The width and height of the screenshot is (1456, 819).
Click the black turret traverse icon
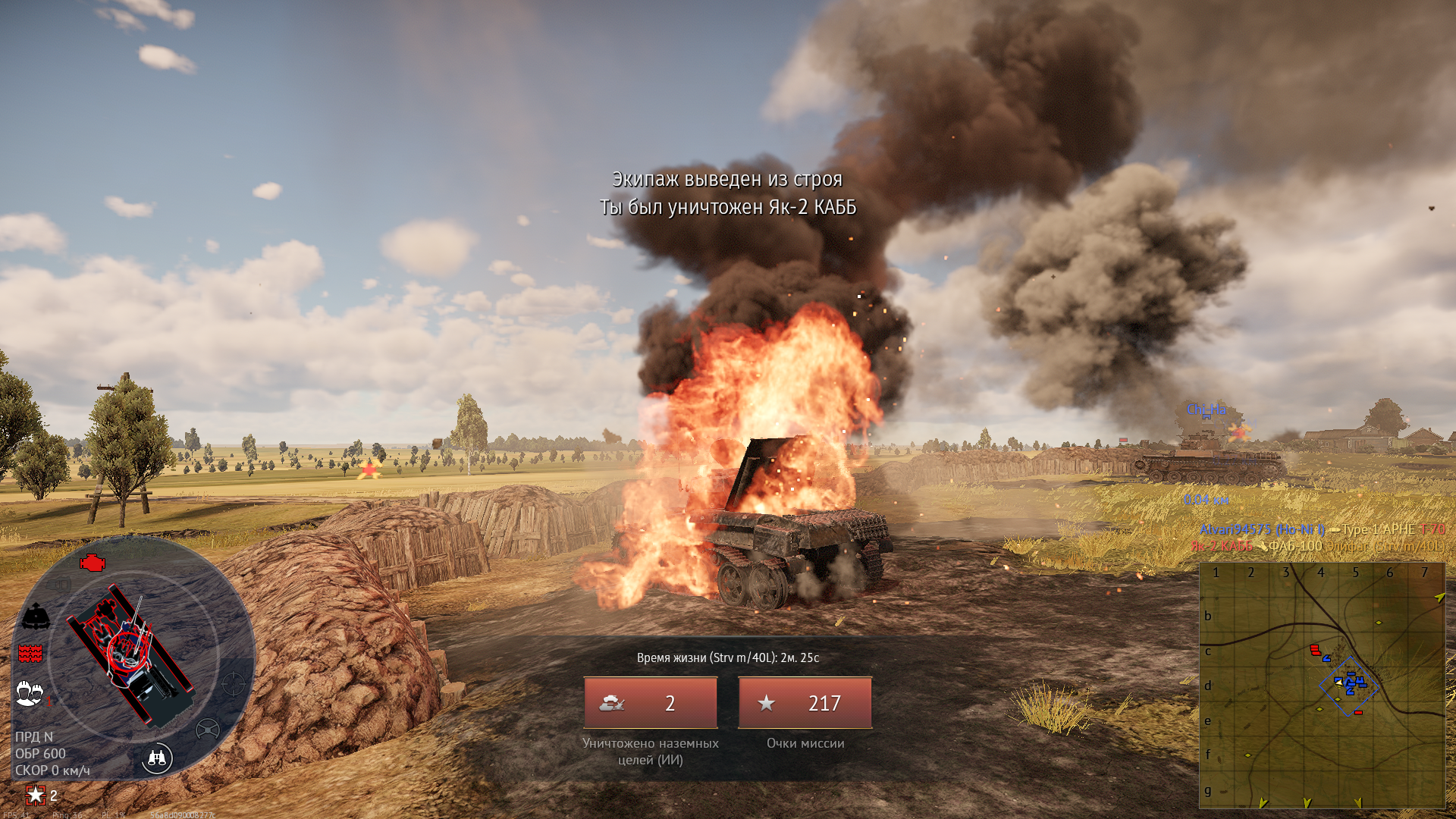(36, 617)
